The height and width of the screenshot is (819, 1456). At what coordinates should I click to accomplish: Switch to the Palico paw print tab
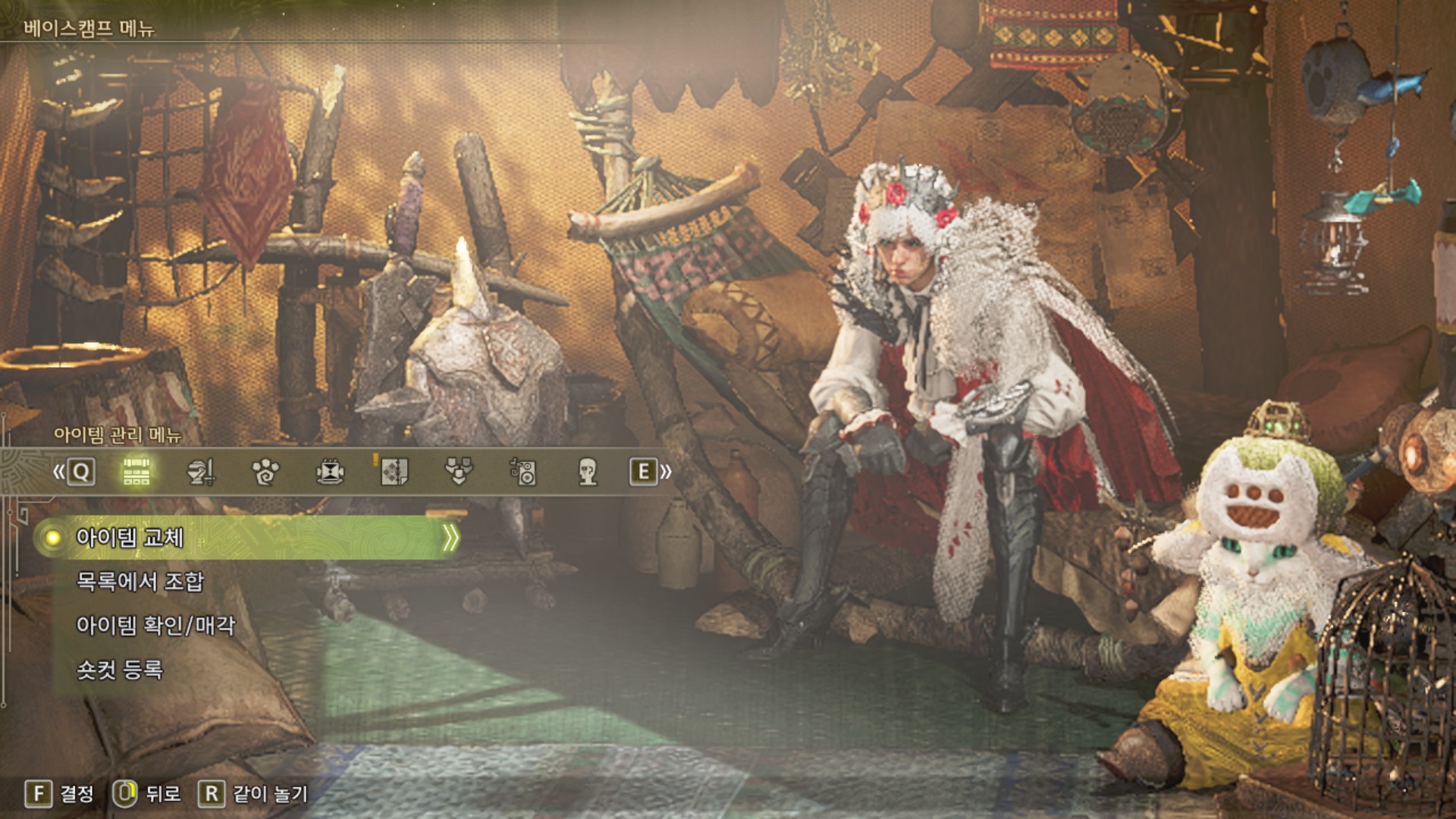(x=265, y=472)
